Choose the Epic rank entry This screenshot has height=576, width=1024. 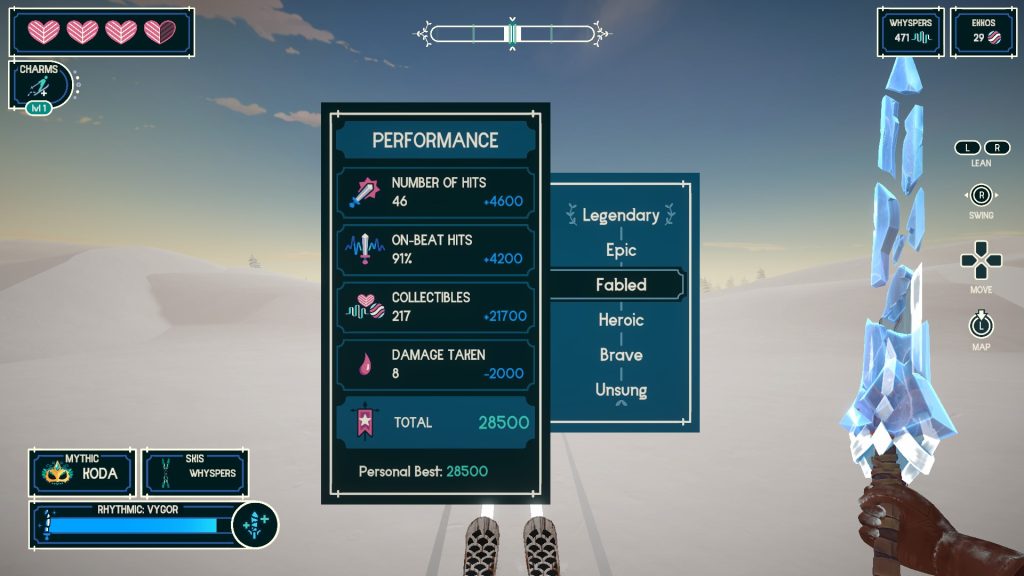coord(621,250)
